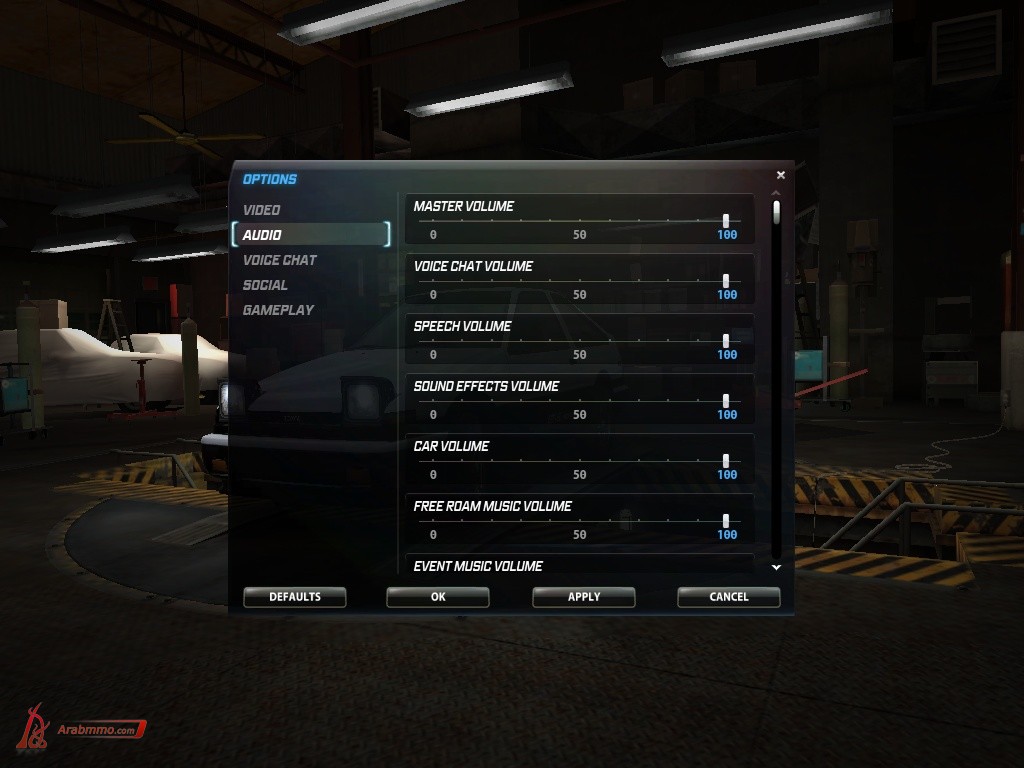
Task: Cancel the options dialog
Action: coord(729,597)
